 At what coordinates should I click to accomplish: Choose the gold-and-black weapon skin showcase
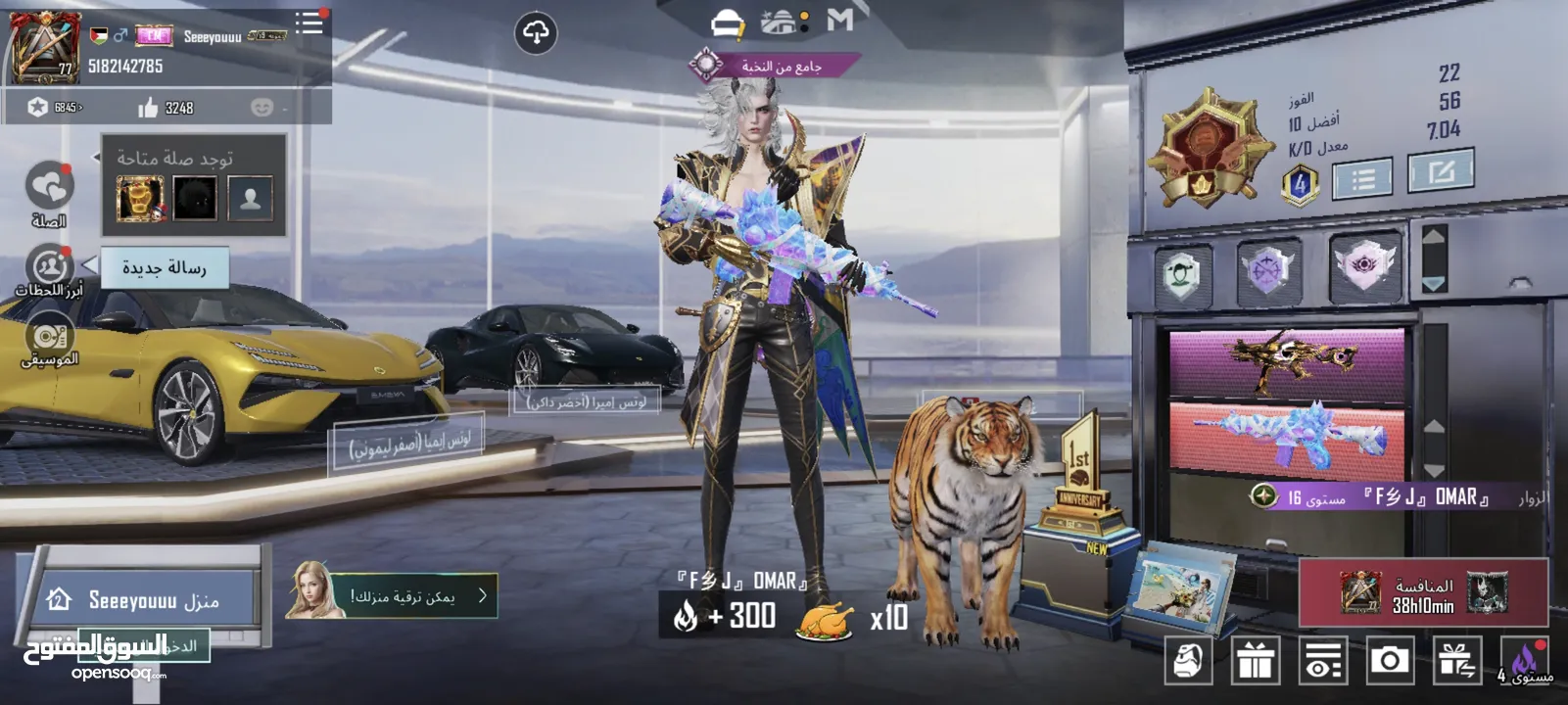tap(1287, 360)
